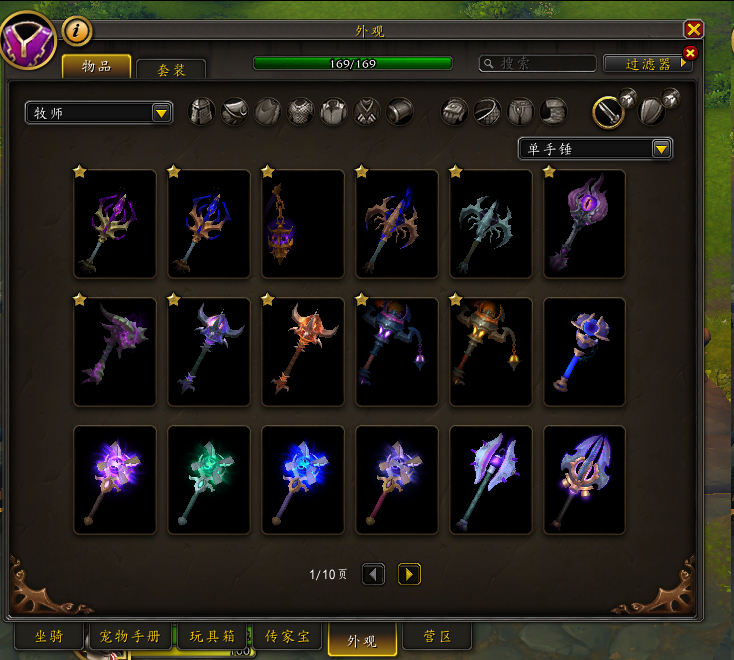Switch to the 玩具箱 toy box tab
The width and height of the screenshot is (734, 660).
coord(212,637)
